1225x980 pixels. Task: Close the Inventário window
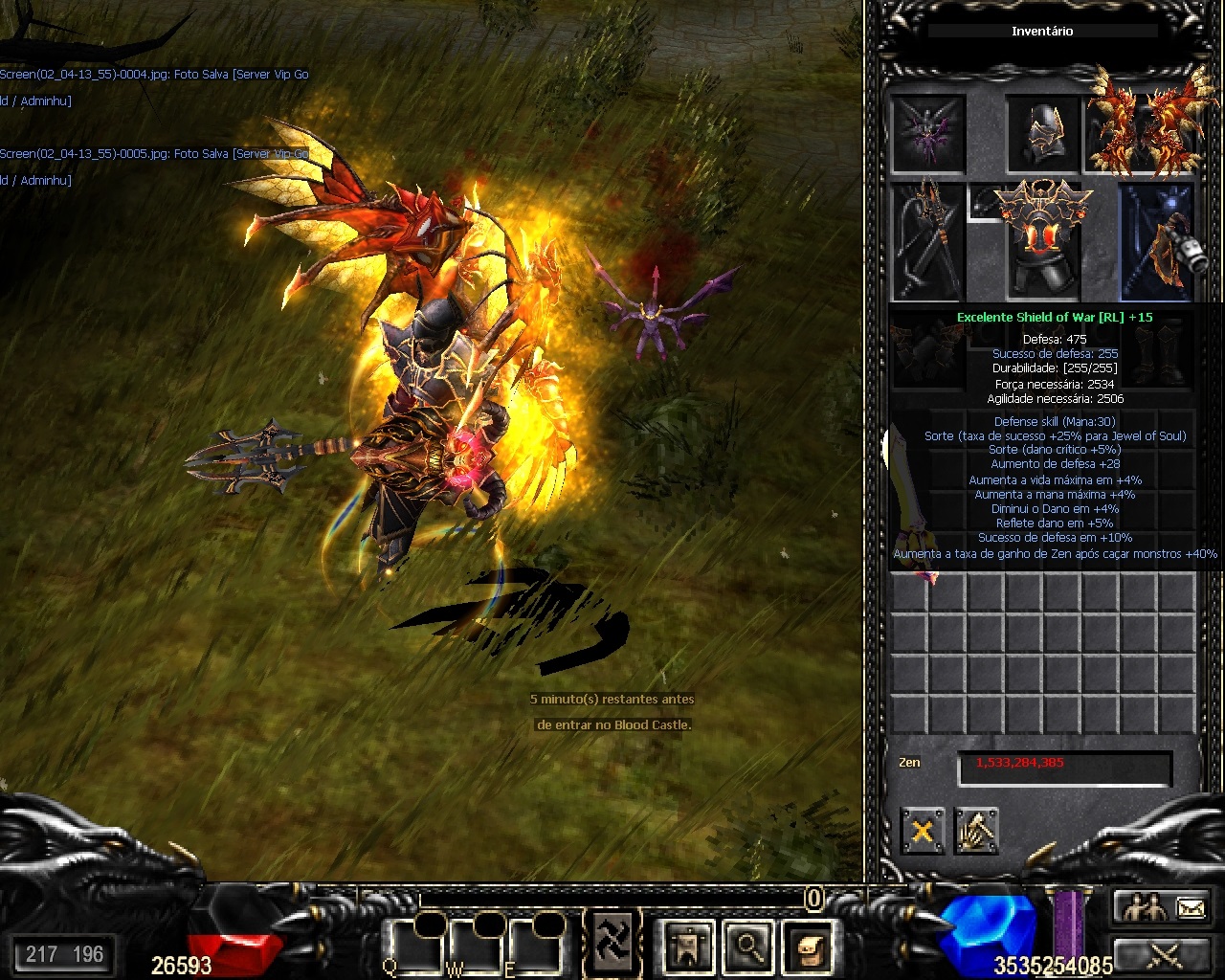[922, 831]
